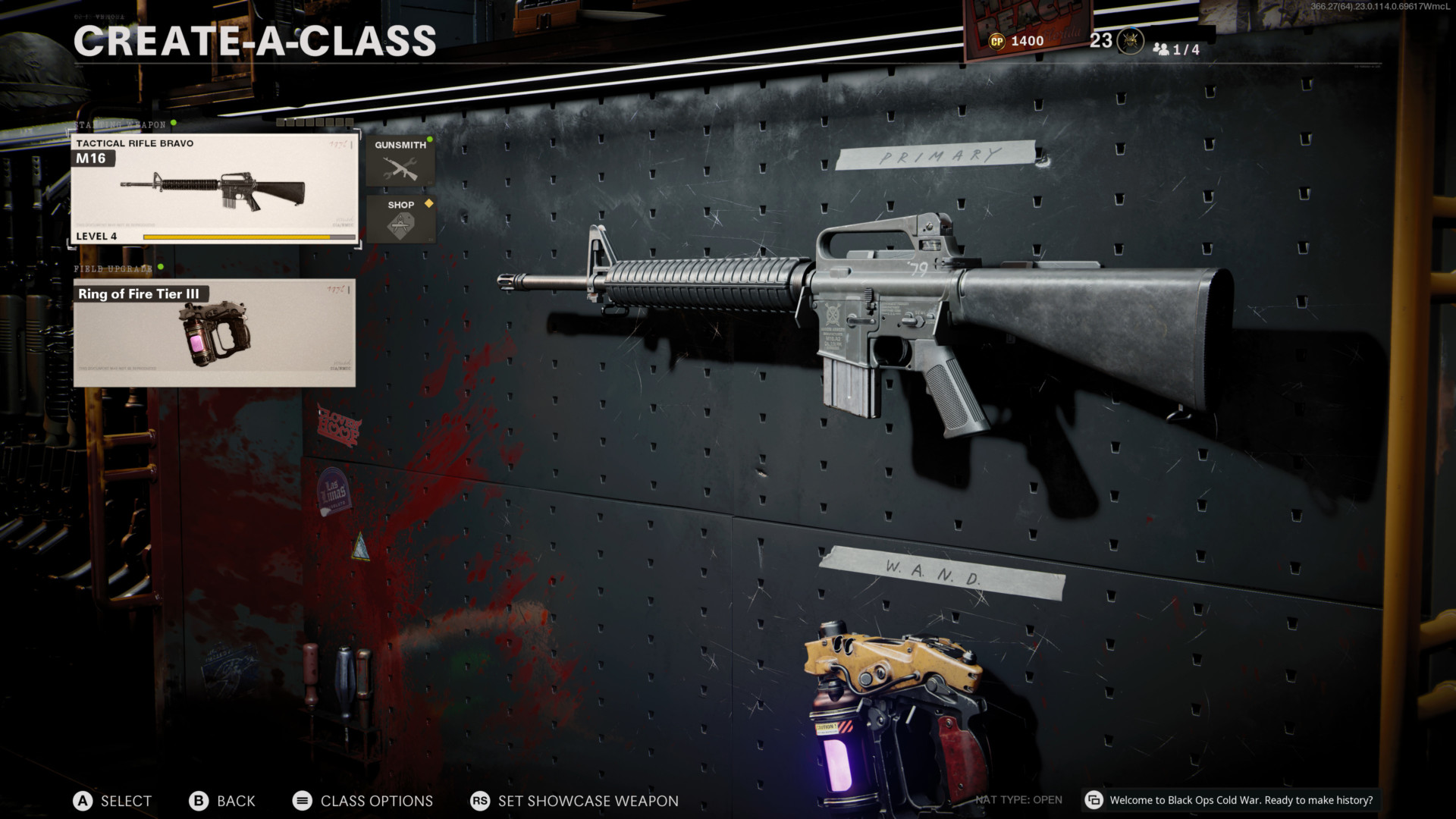Screen dimensions: 1456x819
Task: Open the party members indicator
Action: (1176, 49)
